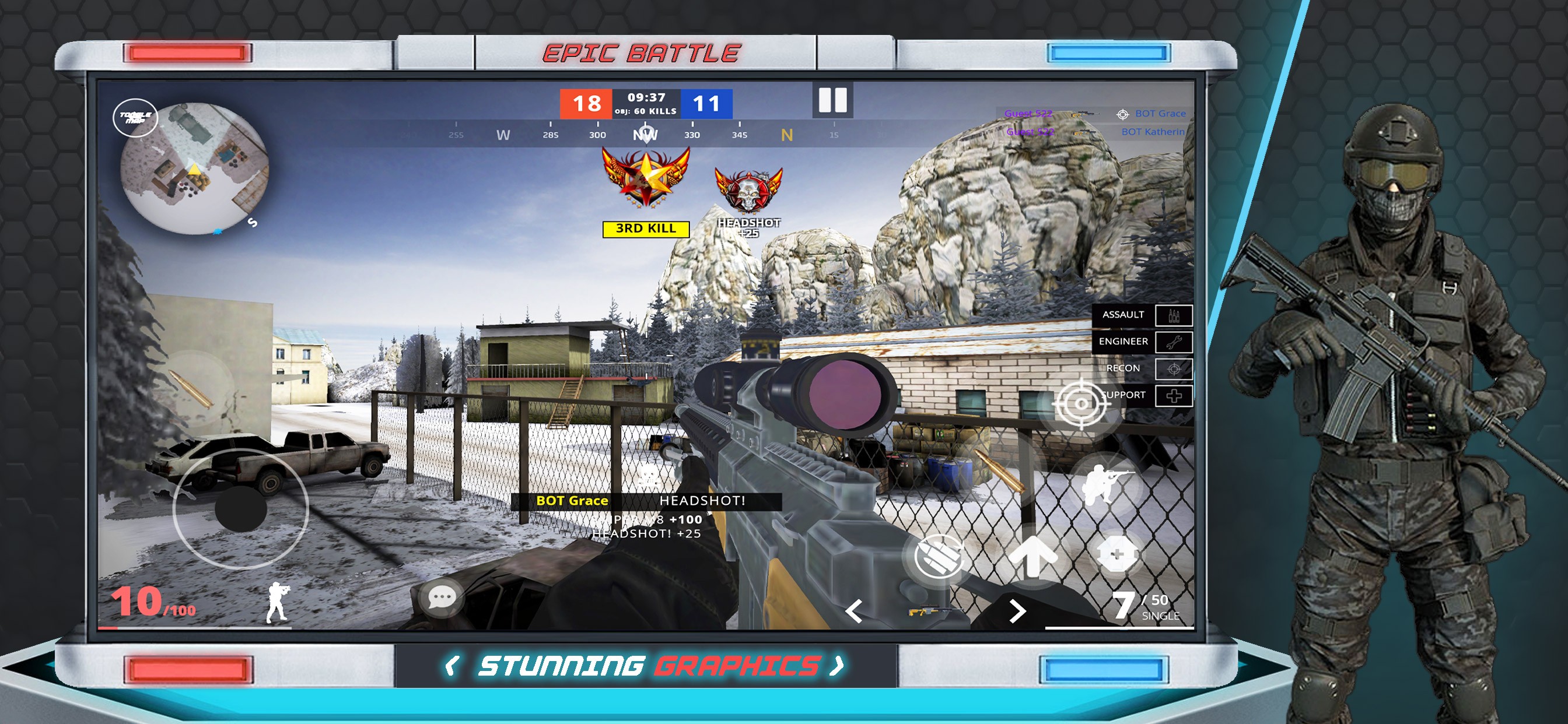Tap the jump arrow button
1568x724 pixels.
[x=1032, y=555]
